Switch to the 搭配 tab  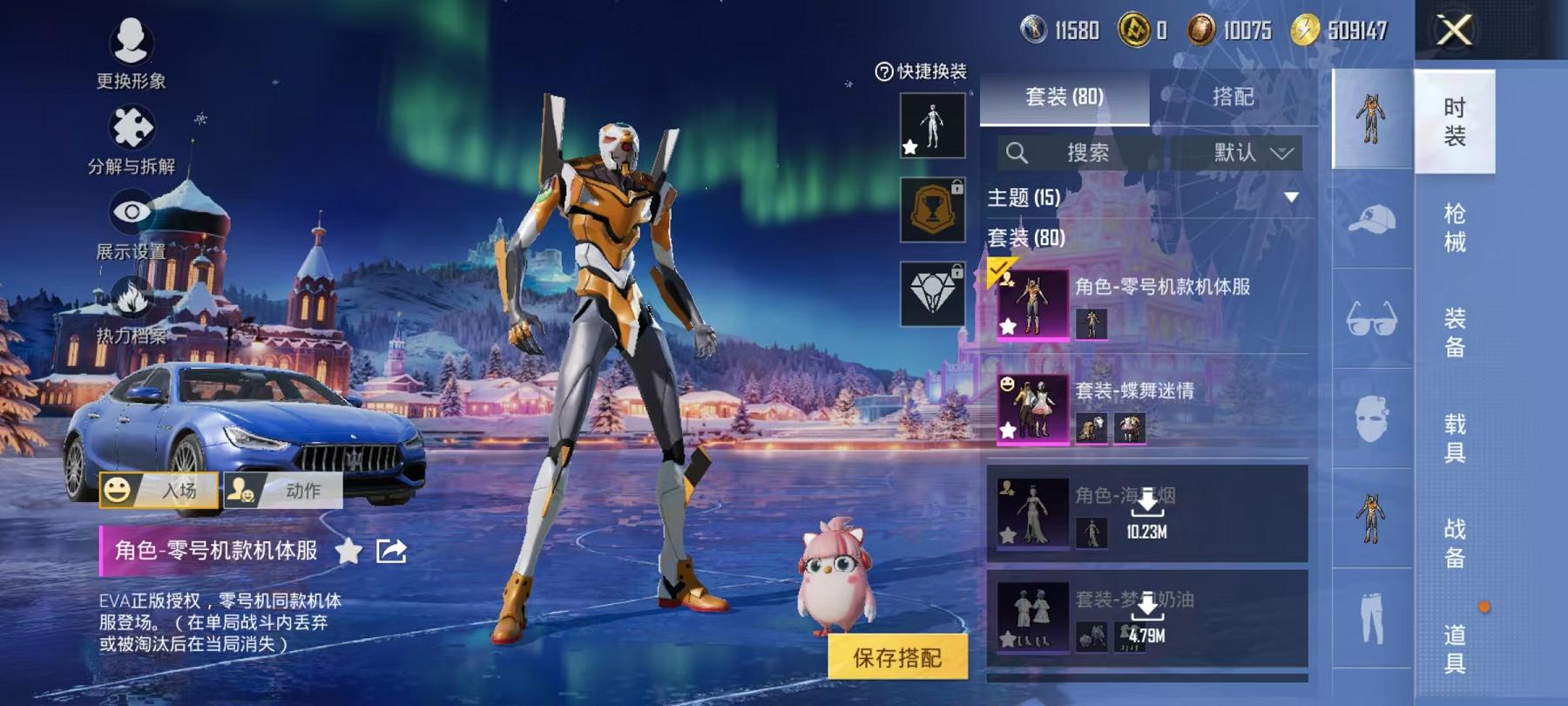1233,98
